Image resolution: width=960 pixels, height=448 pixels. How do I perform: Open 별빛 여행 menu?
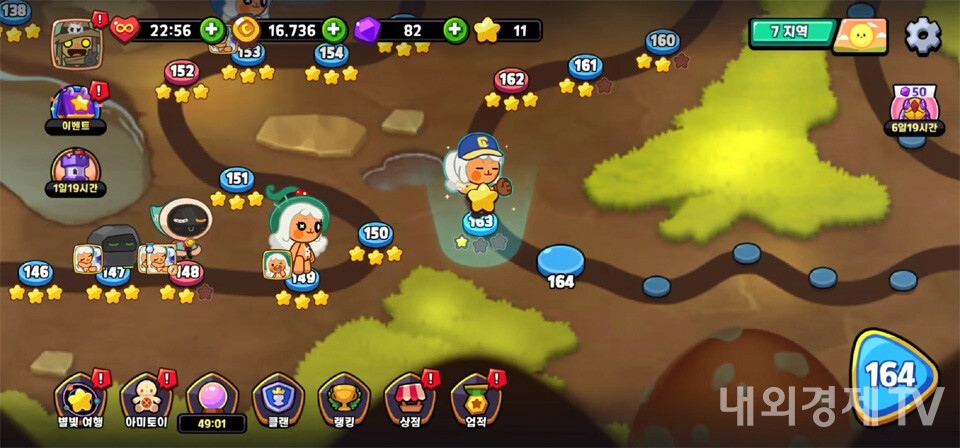click(79, 400)
